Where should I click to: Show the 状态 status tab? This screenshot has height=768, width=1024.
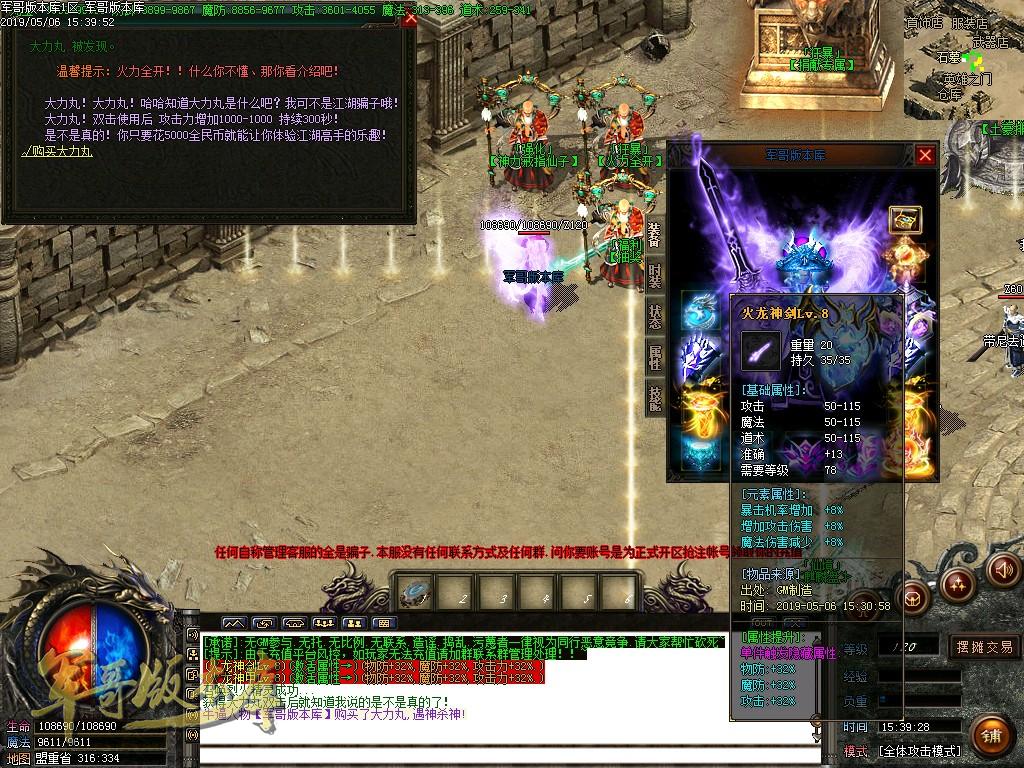pyautogui.click(x=654, y=316)
